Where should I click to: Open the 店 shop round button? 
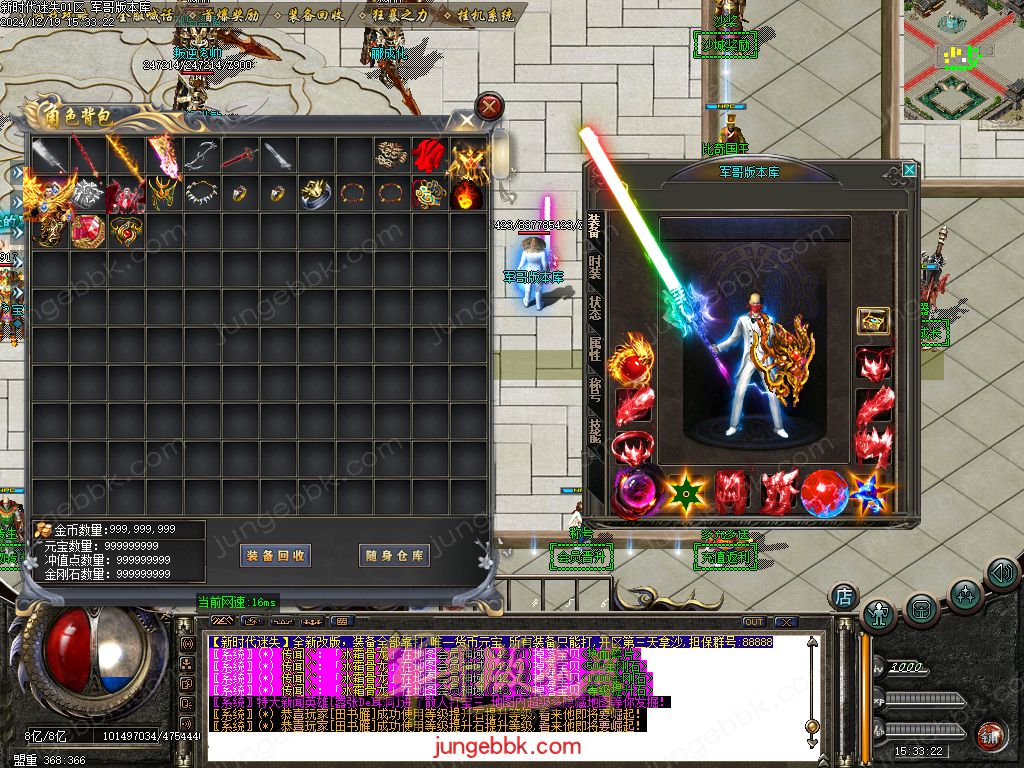(844, 597)
